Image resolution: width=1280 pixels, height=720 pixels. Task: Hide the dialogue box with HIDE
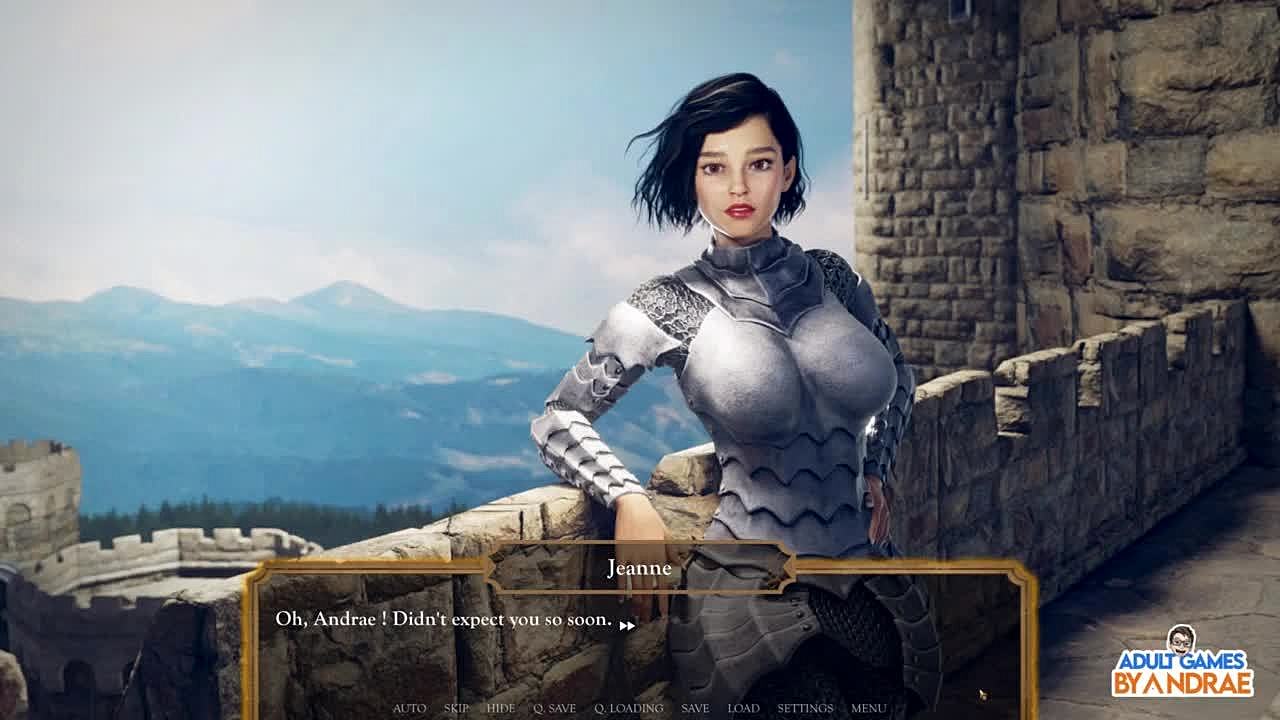coord(500,708)
